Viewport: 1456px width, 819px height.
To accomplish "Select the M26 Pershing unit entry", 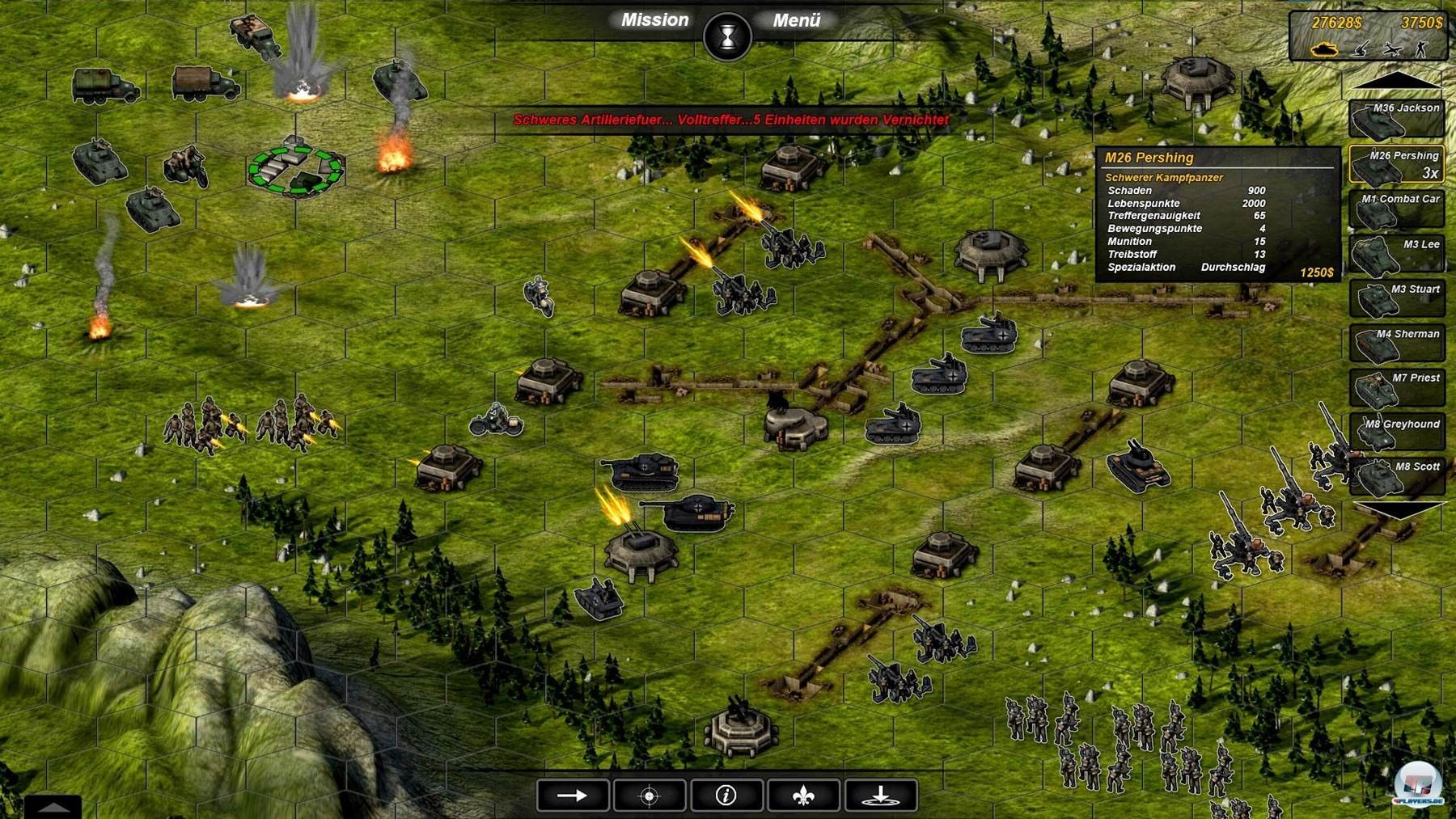I will (x=1396, y=165).
